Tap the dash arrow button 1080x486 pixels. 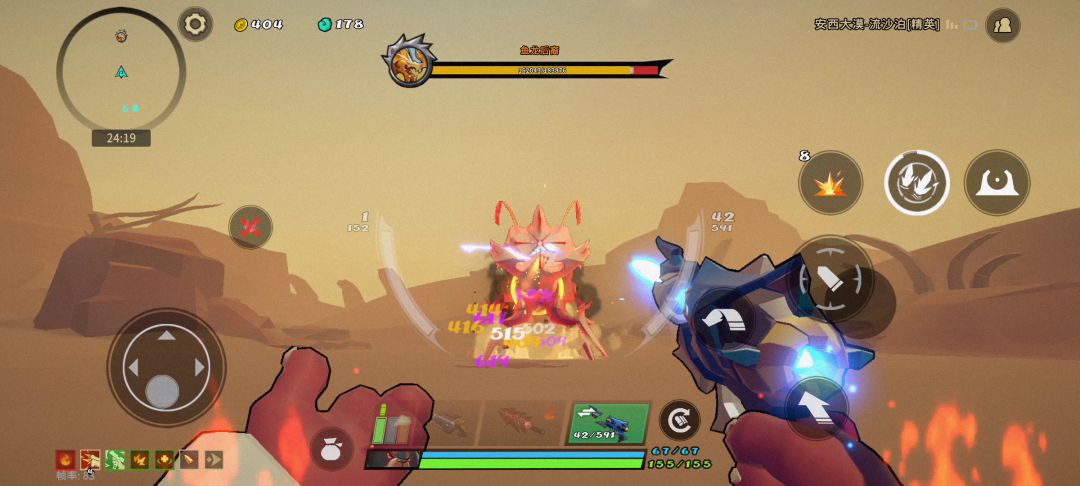[x=724, y=320]
